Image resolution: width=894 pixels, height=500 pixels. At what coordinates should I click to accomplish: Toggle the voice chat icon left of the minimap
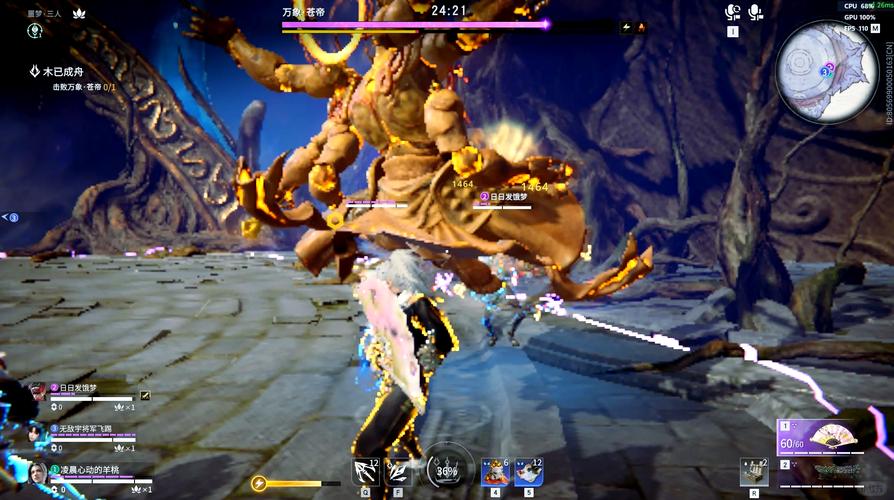pyautogui.click(x=733, y=12)
